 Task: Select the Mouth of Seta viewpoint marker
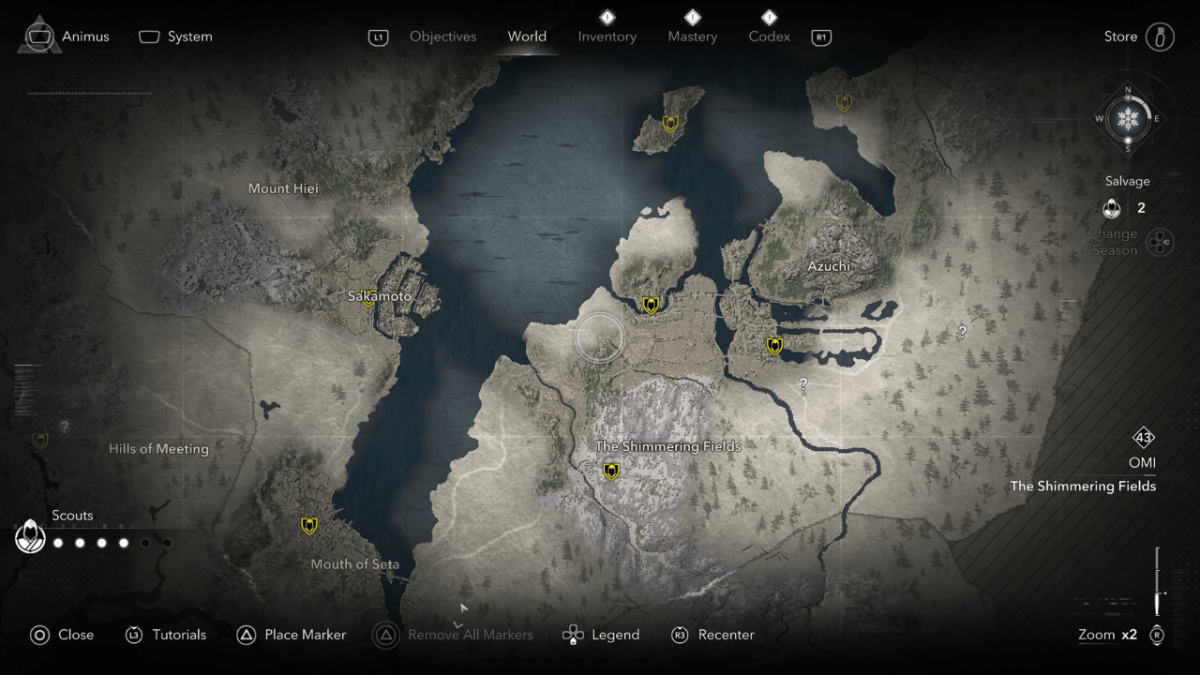309,525
